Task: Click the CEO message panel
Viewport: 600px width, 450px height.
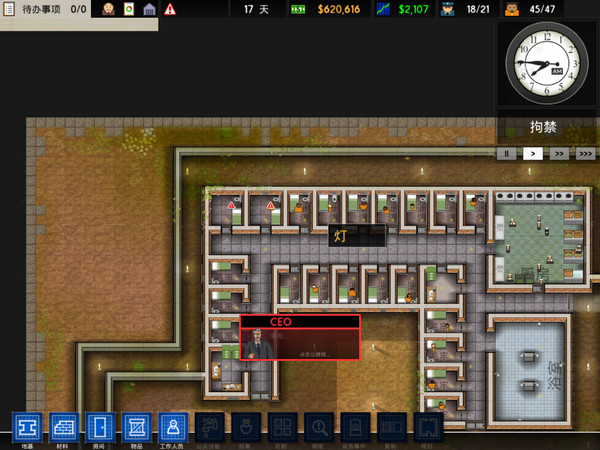Action: click(300, 338)
